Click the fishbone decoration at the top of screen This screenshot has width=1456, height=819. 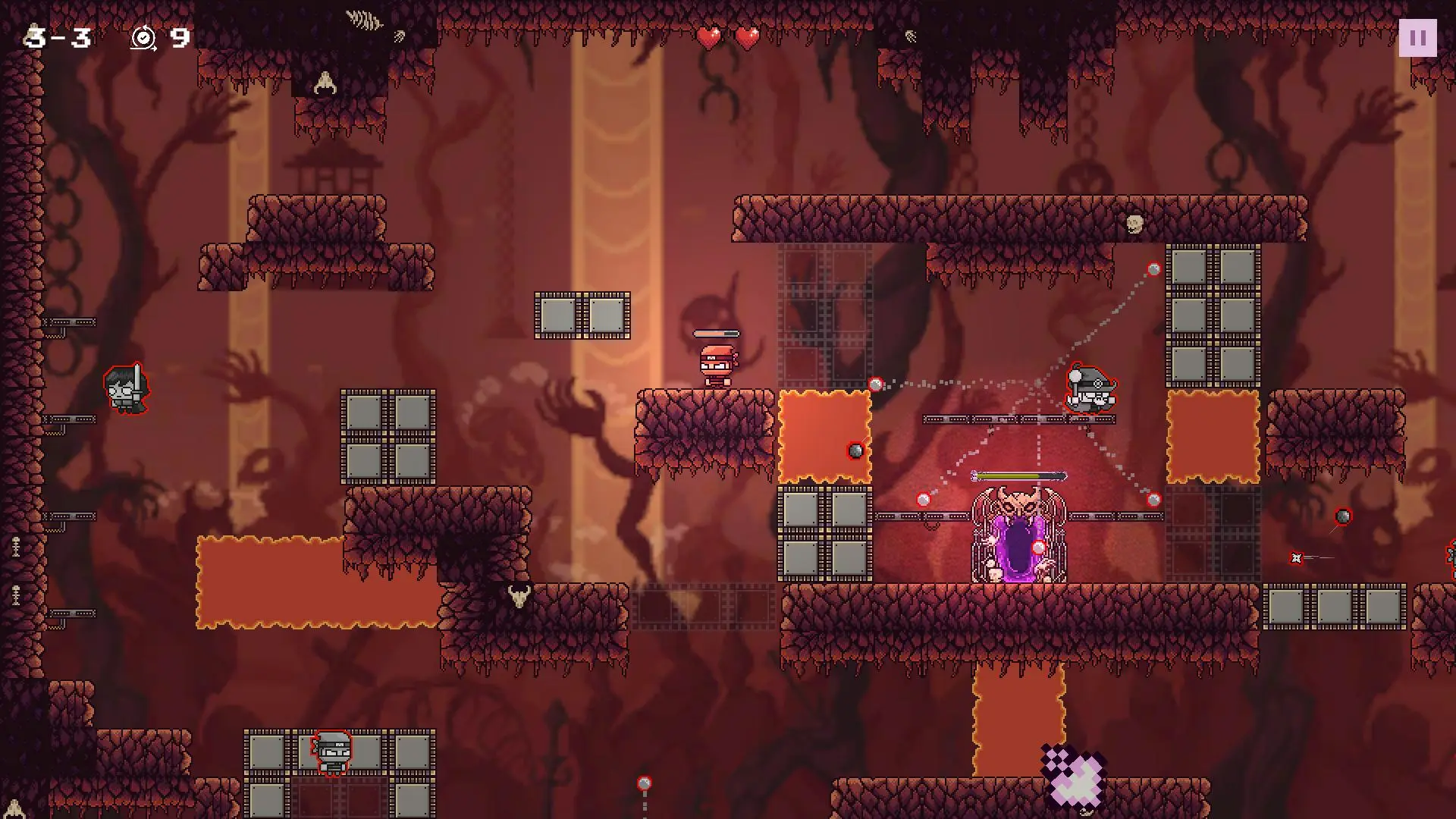coord(362,18)
